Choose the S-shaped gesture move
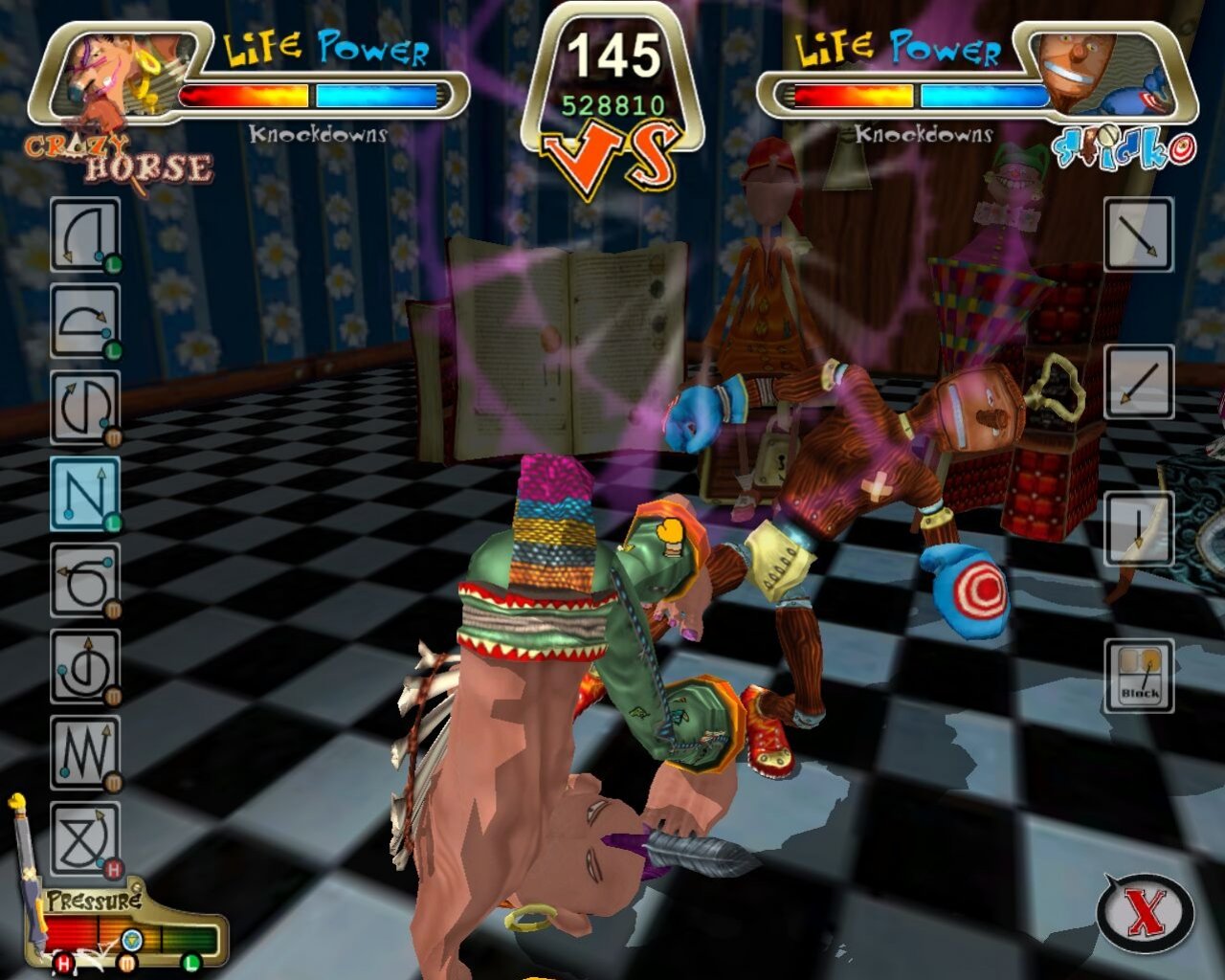1225x980 pixels. click(x=84, y=407)
